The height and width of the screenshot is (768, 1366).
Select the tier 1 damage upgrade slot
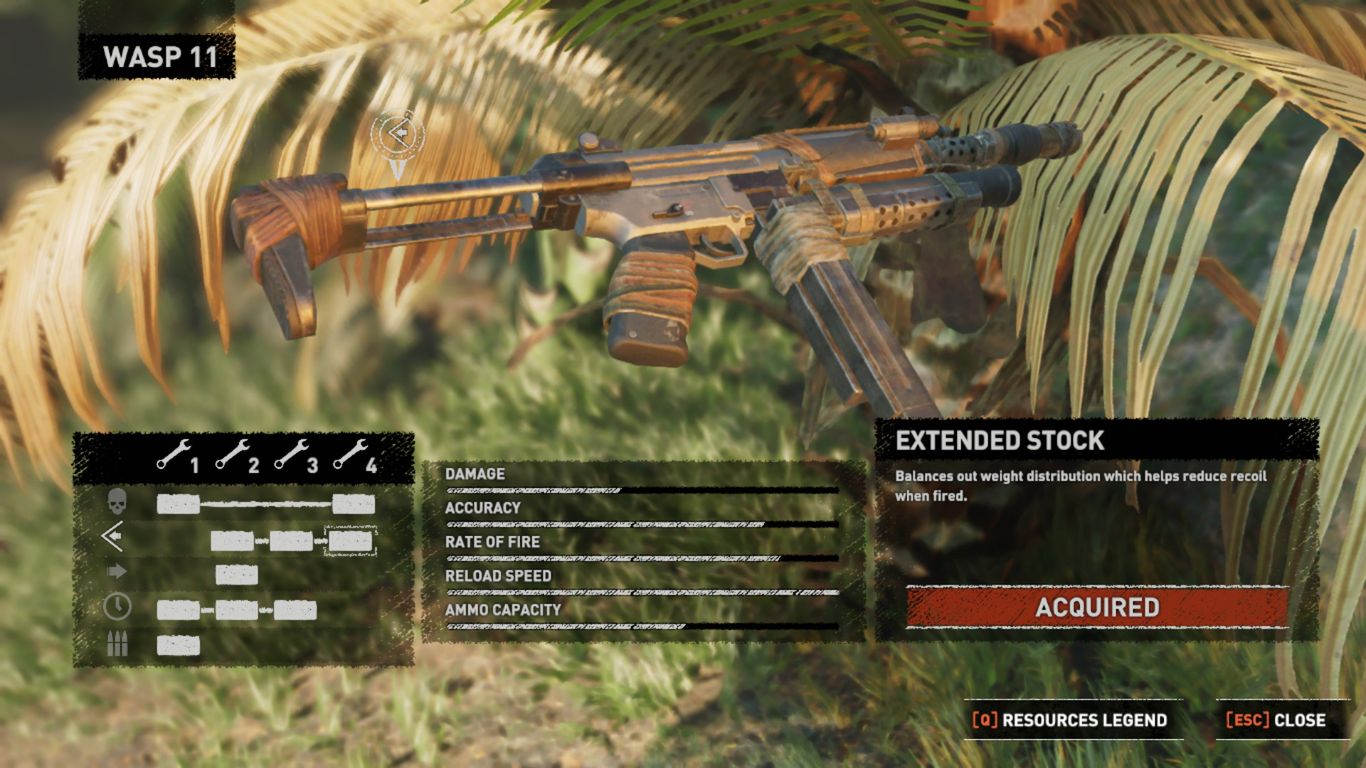click(x=178, y=504)
